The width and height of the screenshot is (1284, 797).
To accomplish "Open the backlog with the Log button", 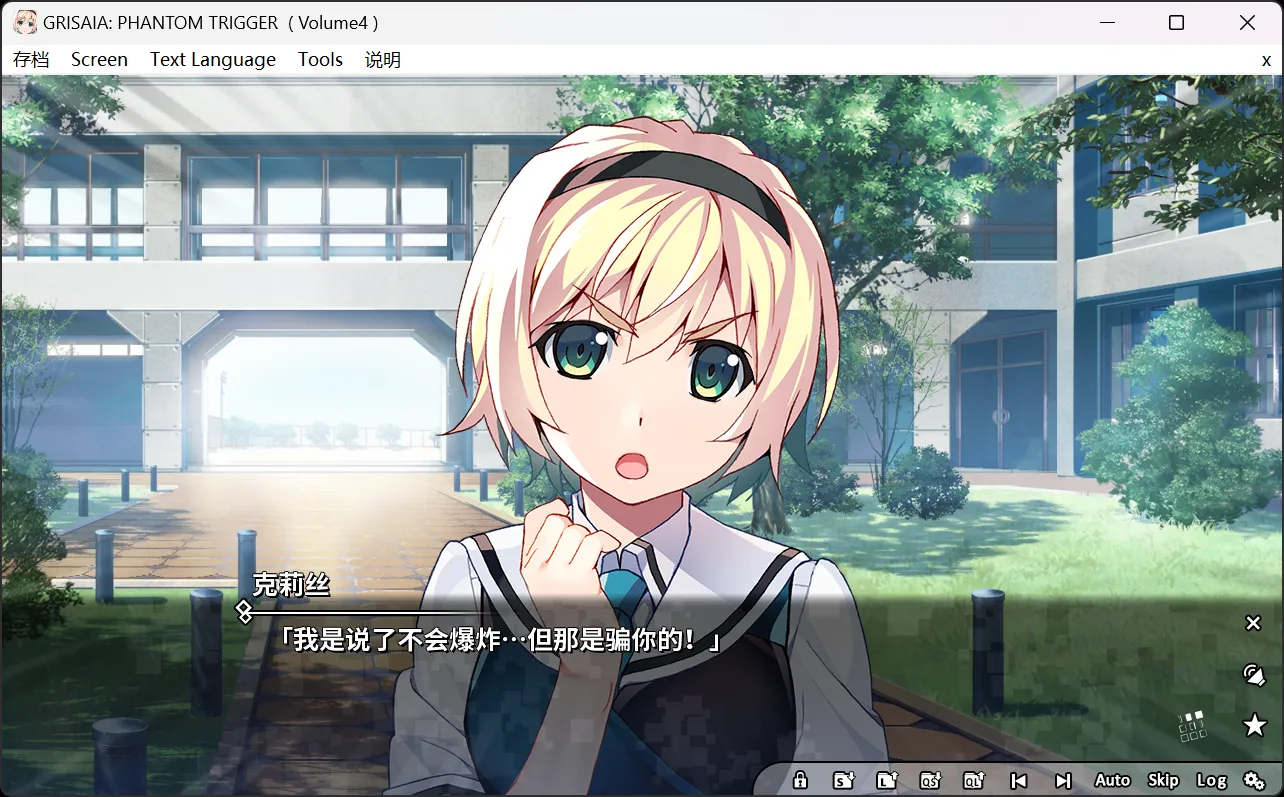I will [x=1213, y=779].
